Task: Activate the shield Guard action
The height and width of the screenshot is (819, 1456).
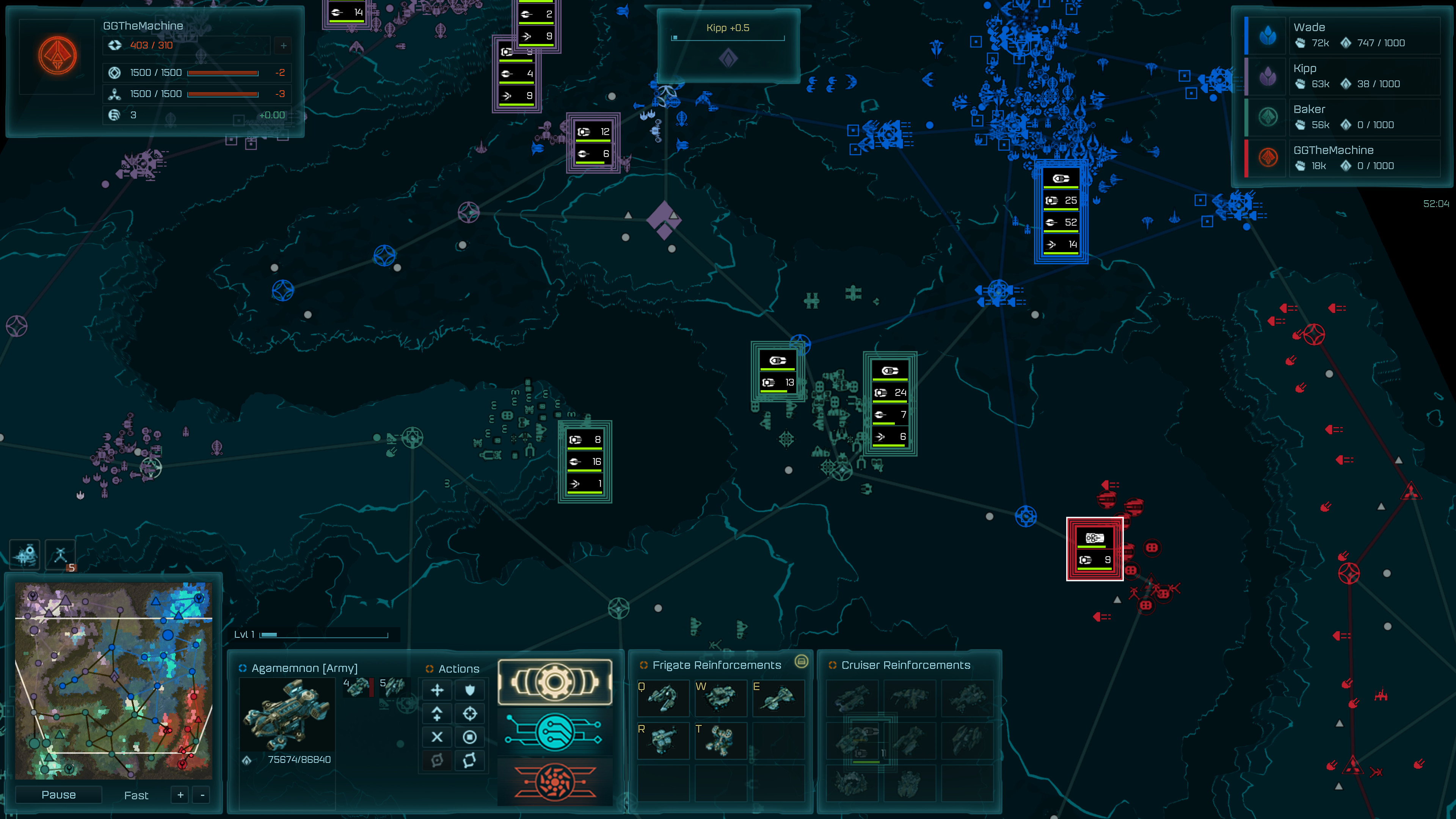Action: [x=470, y=690]
